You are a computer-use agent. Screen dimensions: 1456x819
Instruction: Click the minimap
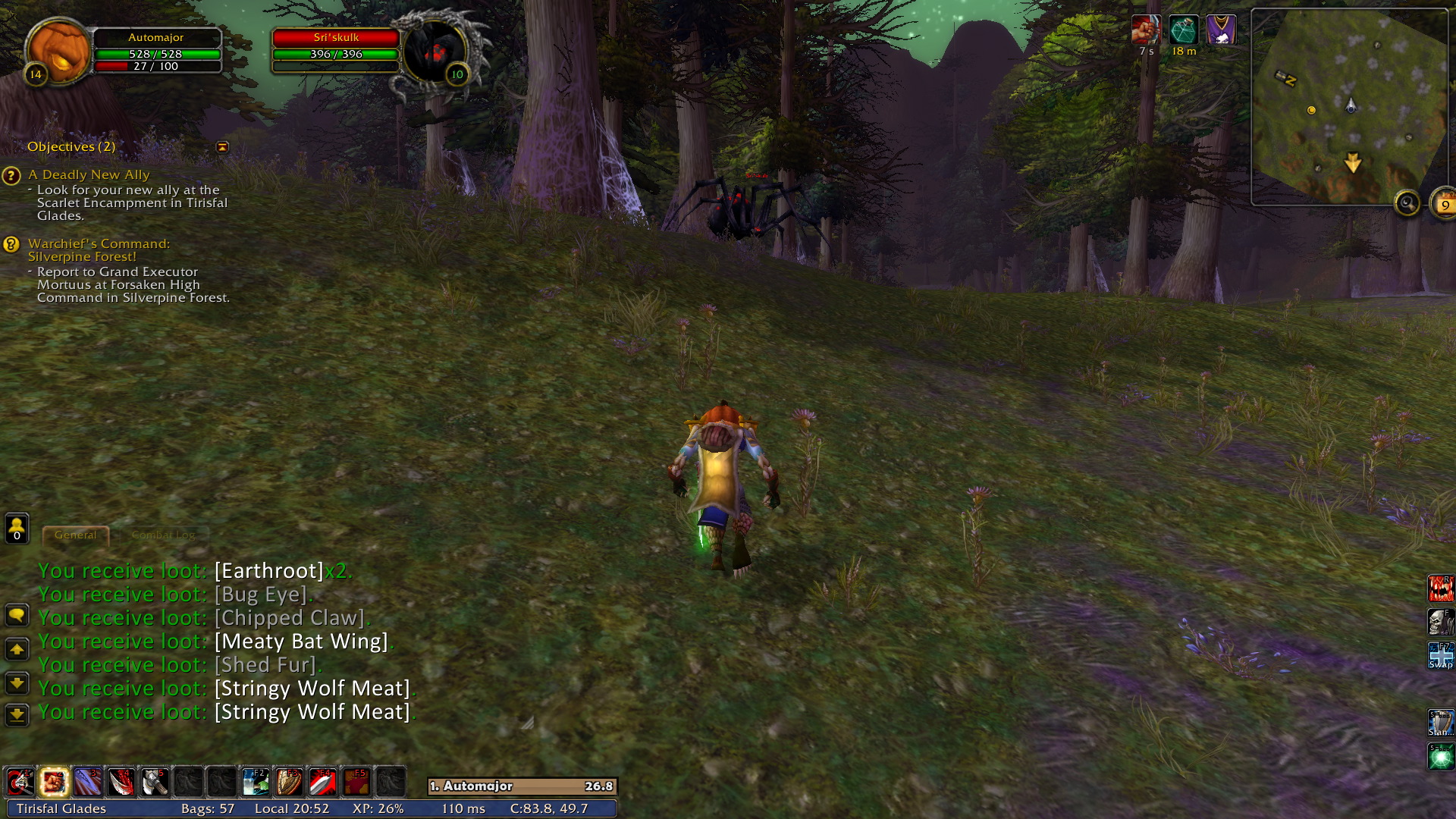1348,106
